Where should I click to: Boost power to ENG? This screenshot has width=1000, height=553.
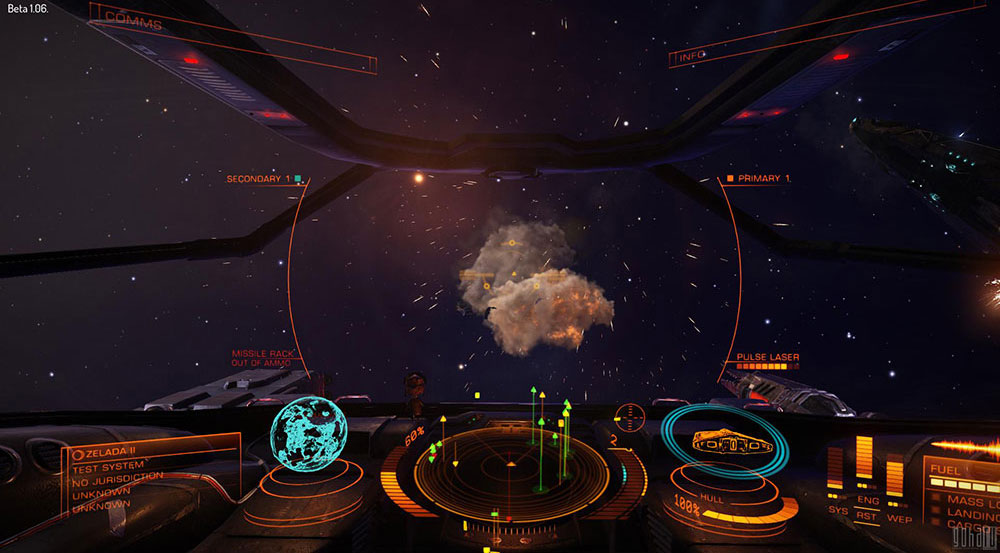coord(866,501)
